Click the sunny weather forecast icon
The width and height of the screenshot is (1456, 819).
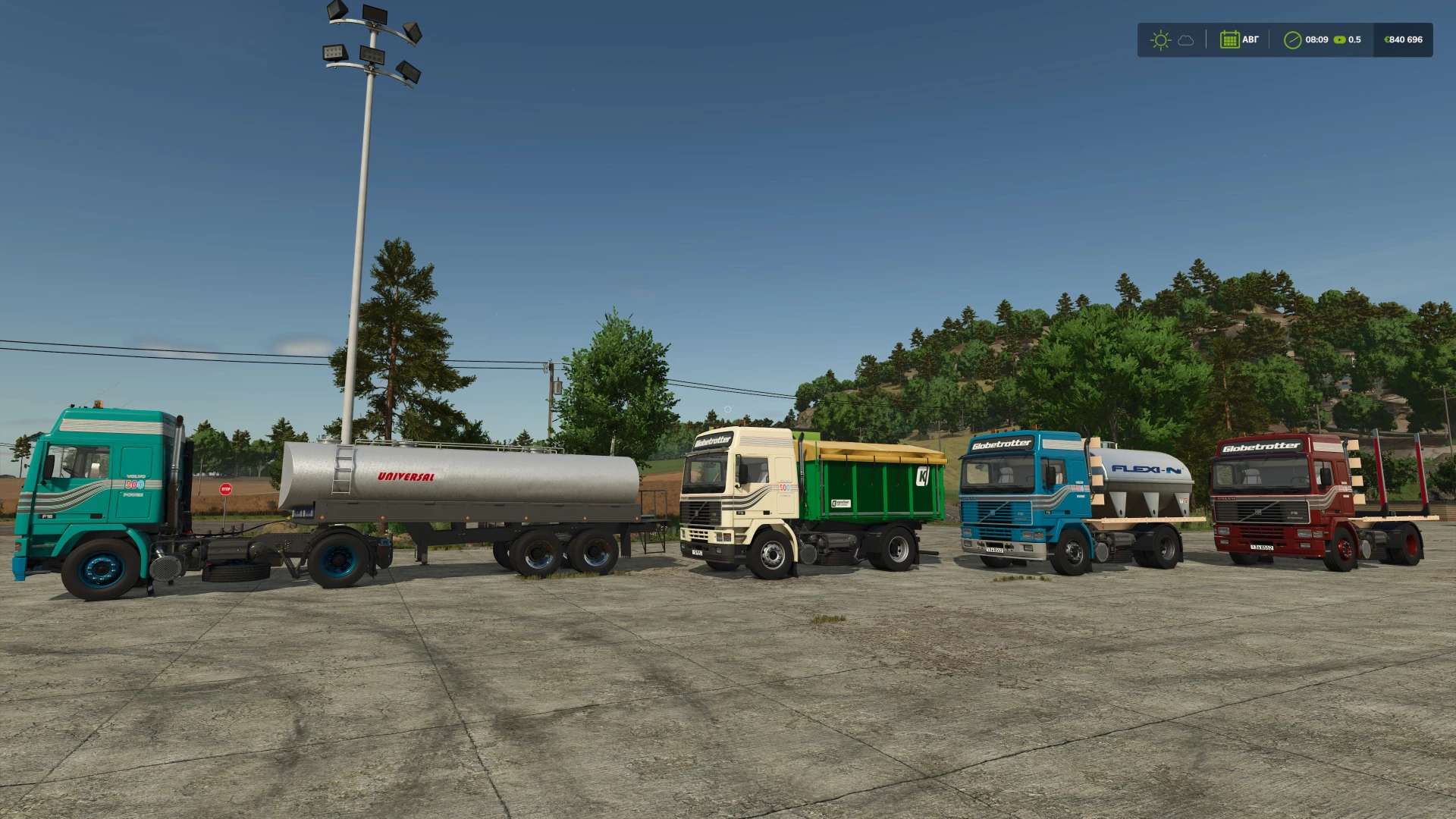pos(1160,39)
